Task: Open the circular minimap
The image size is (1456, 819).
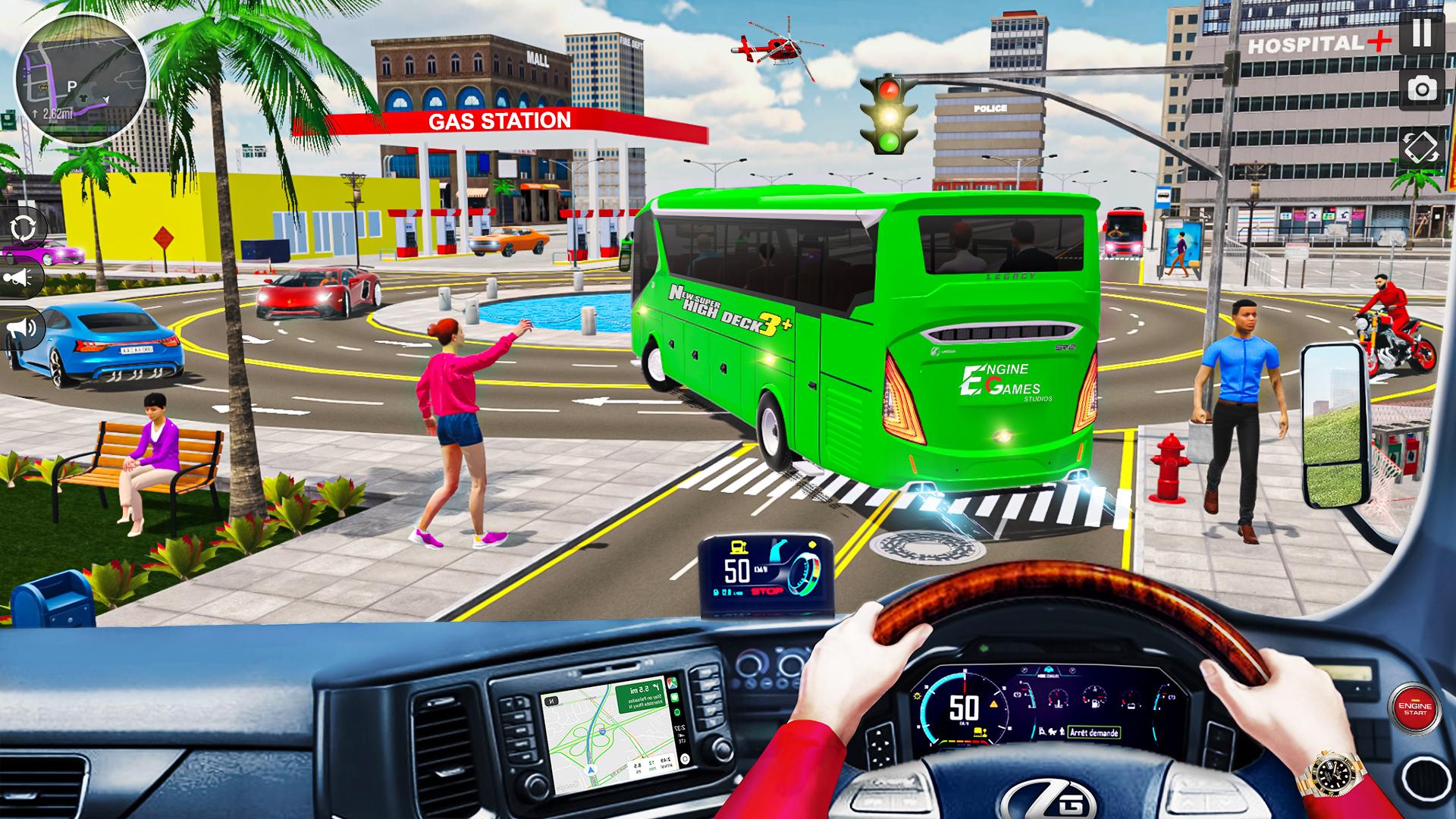Action: tap(81, 77)
